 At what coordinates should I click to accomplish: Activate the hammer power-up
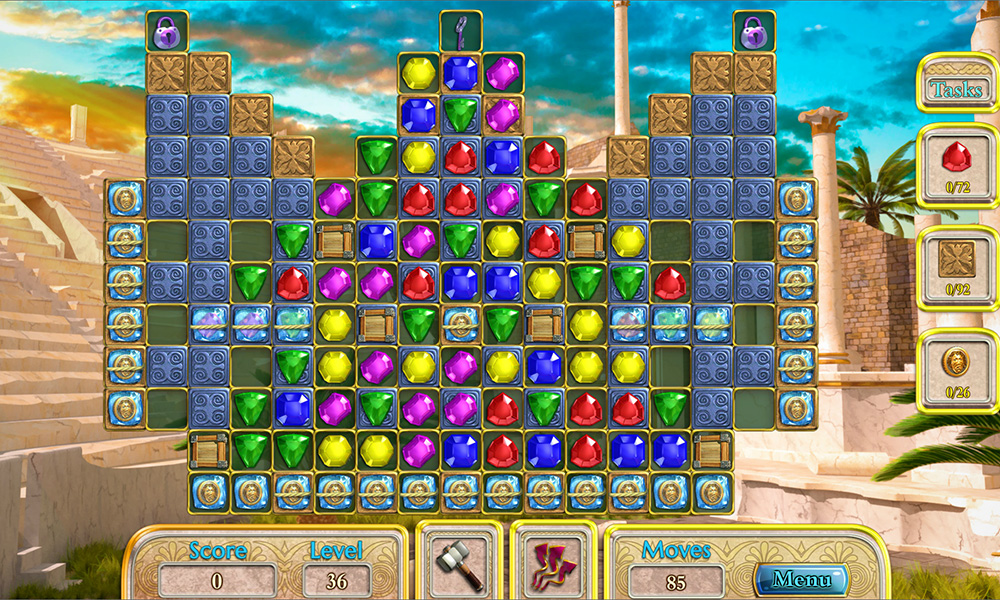[459, 563]
